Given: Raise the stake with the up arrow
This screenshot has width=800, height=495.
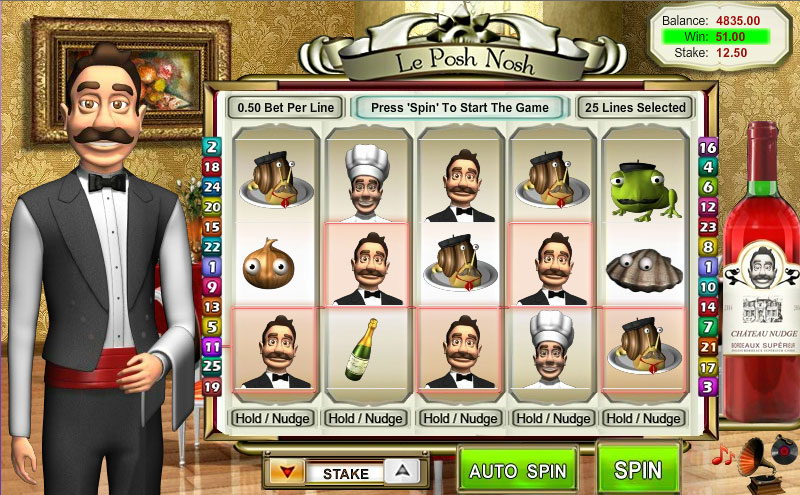Looking at the screenshot, I should click(x=401, y=472).
